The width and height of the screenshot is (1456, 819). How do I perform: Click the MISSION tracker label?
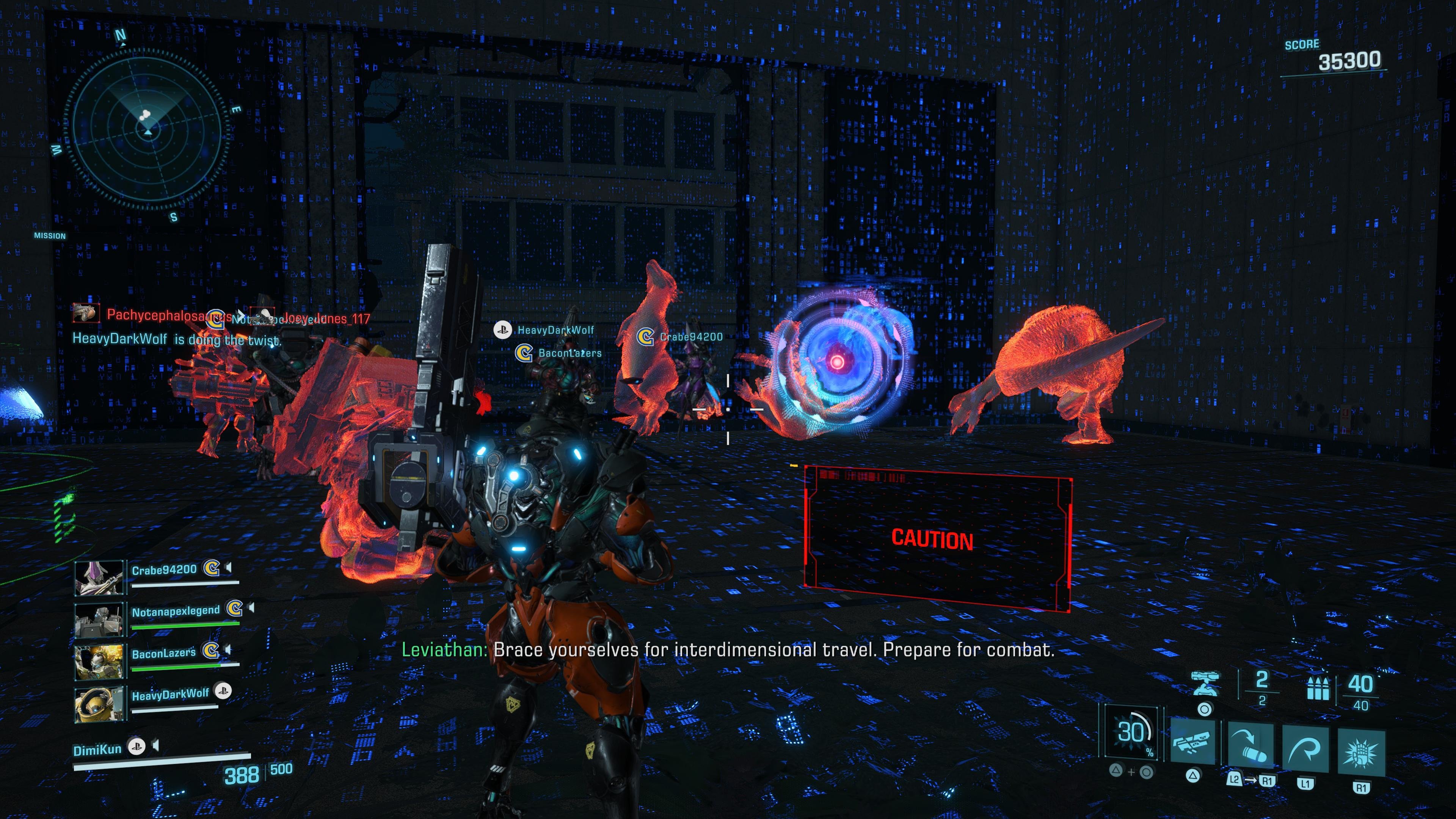click(50, 236)
